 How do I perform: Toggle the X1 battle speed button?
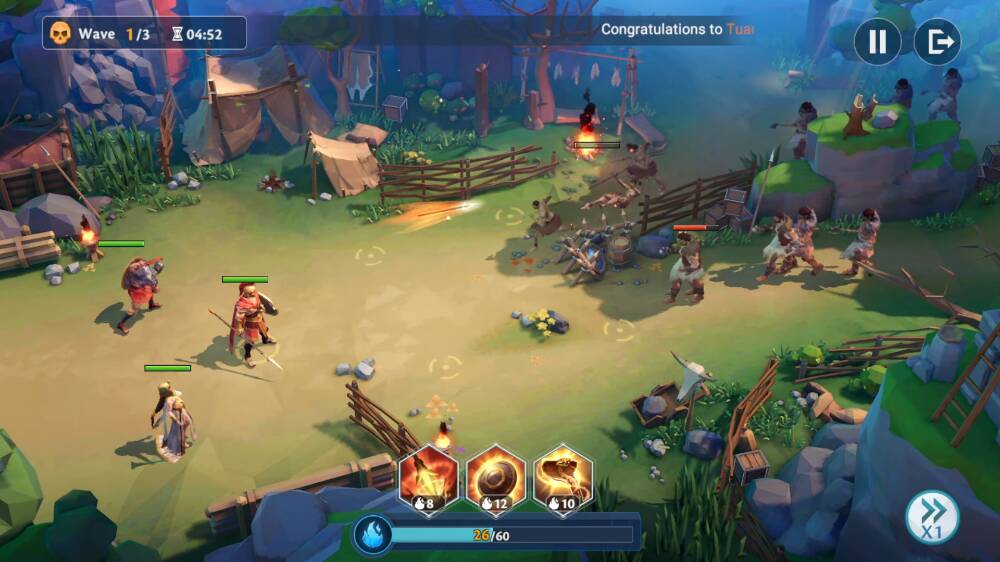click(x=932, y=518)
